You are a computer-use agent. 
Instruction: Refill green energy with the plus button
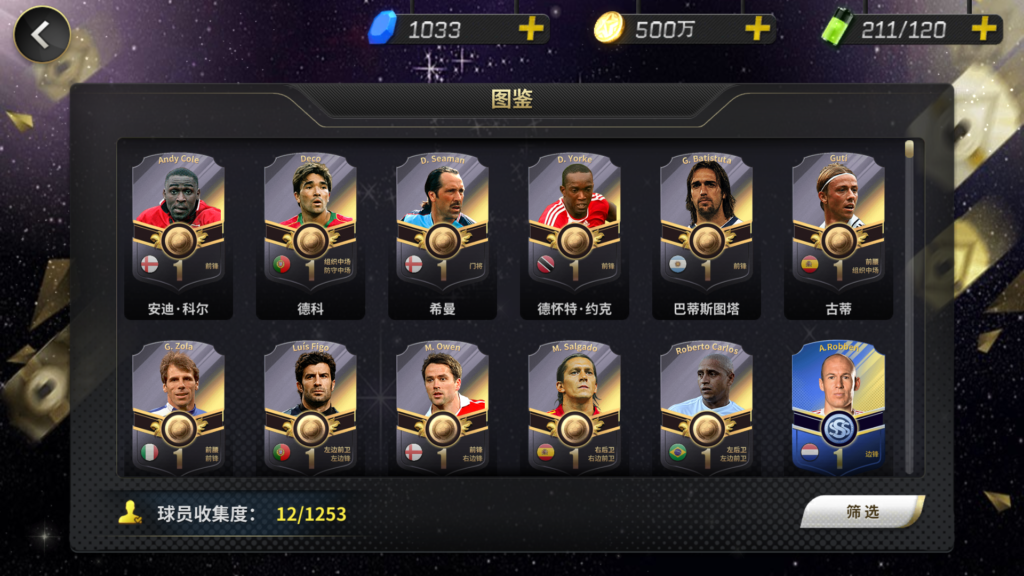[984, 29]
